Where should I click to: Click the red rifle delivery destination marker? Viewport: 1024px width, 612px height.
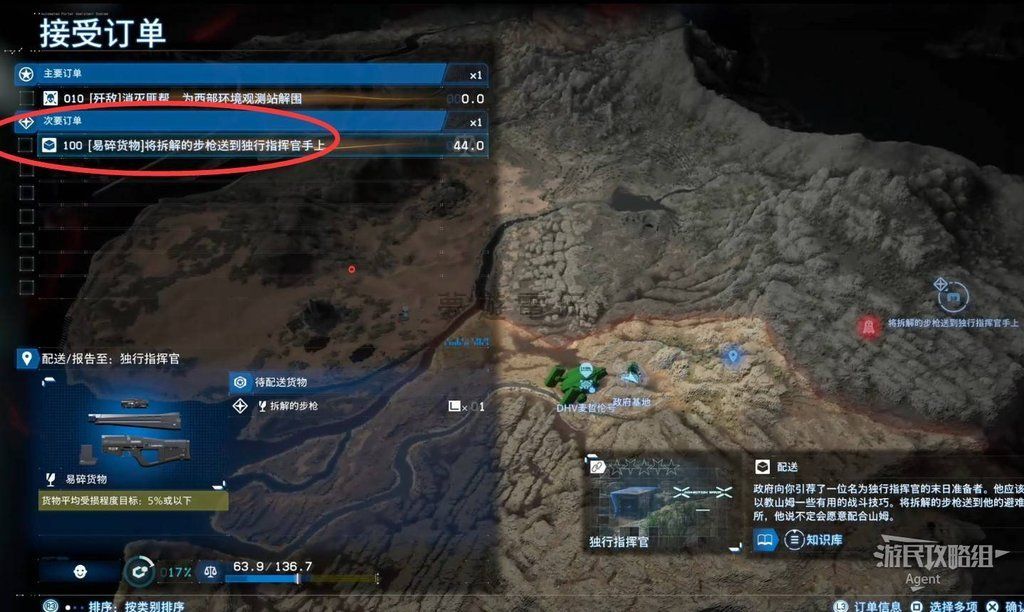(x=868, y=325)
